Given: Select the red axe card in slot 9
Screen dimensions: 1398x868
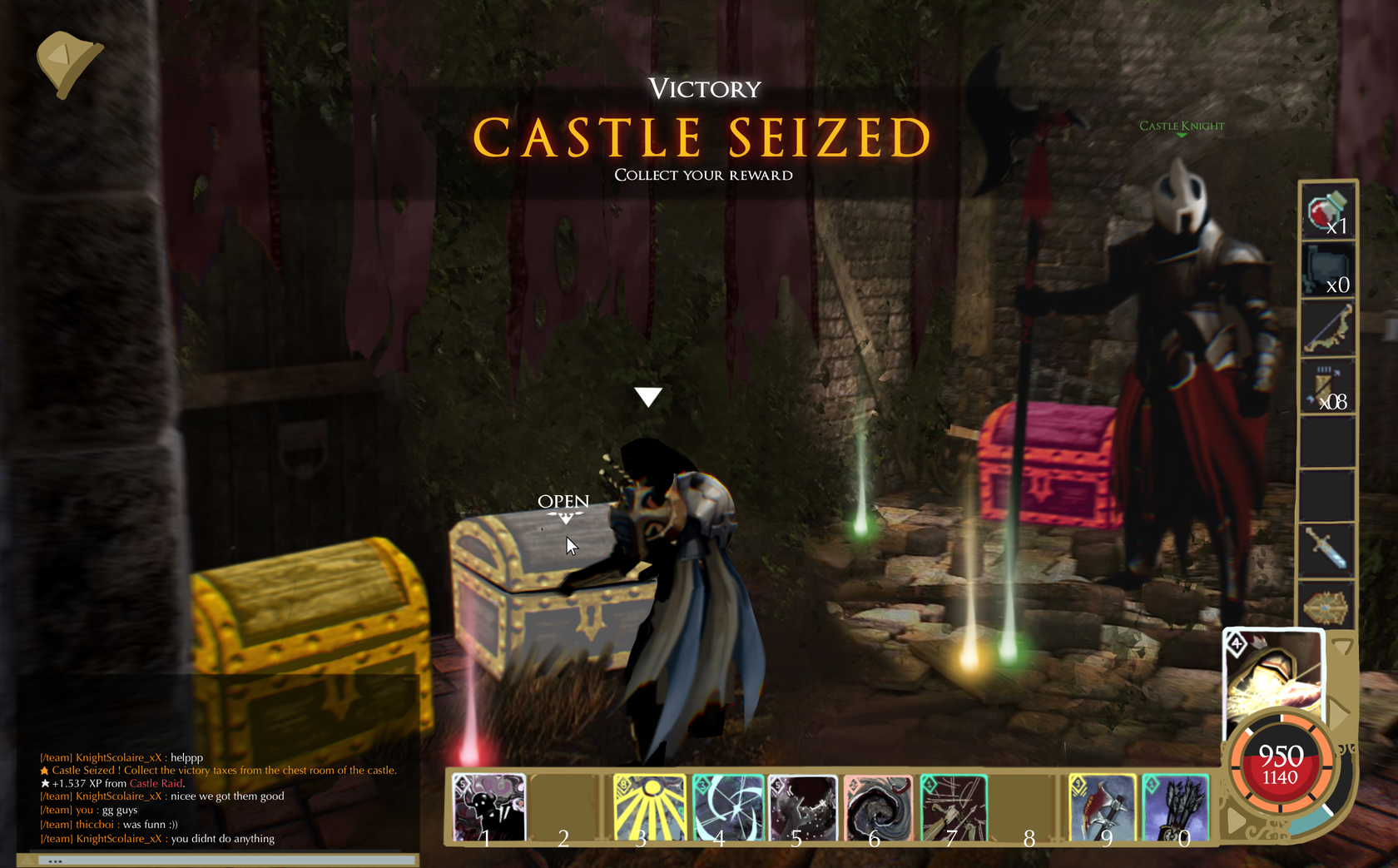Looking at the screenshot, I should (1103, 806).
